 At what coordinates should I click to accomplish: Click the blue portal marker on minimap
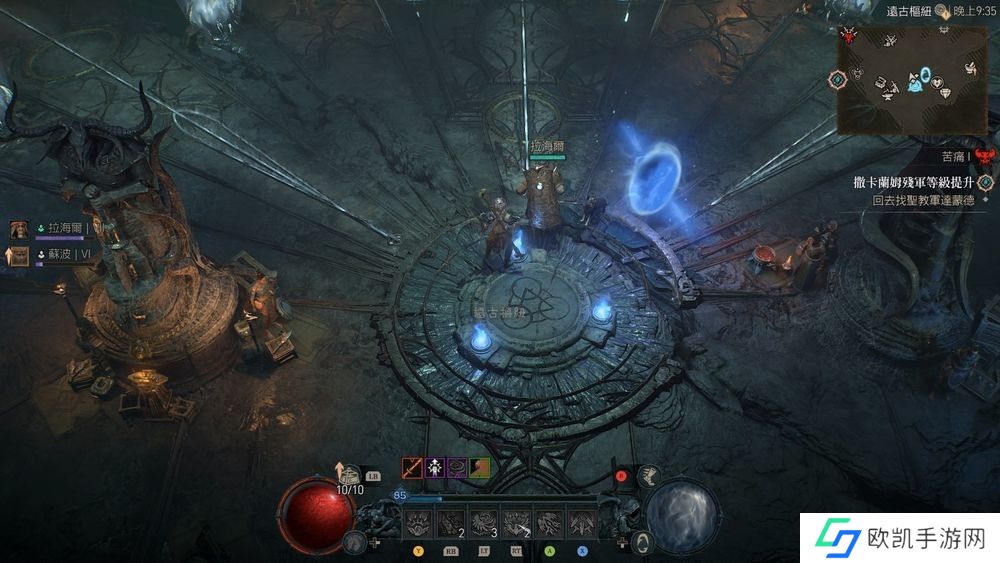926,74
